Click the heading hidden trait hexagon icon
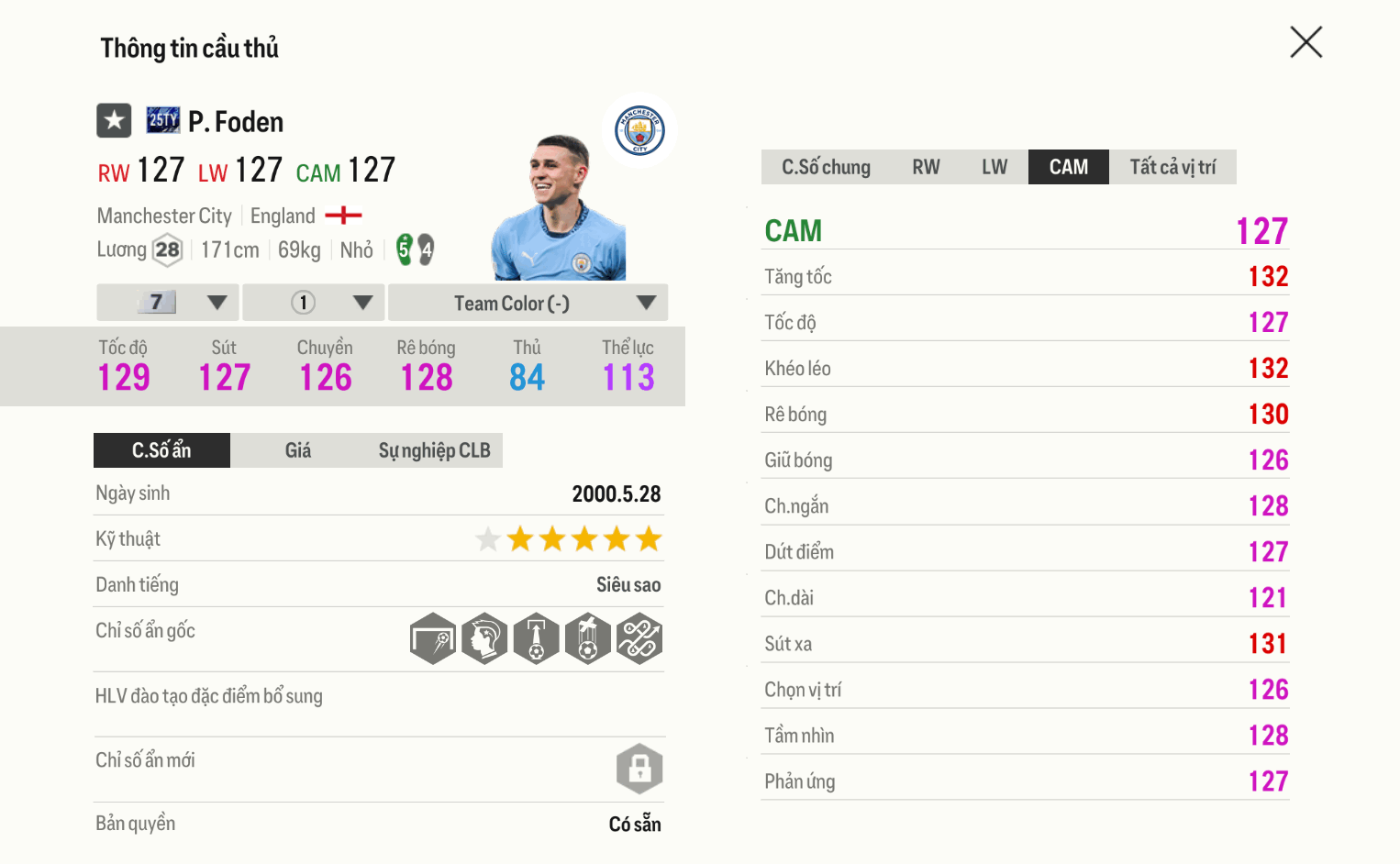This screenshot has height=864, width=1400. (484, 638)
